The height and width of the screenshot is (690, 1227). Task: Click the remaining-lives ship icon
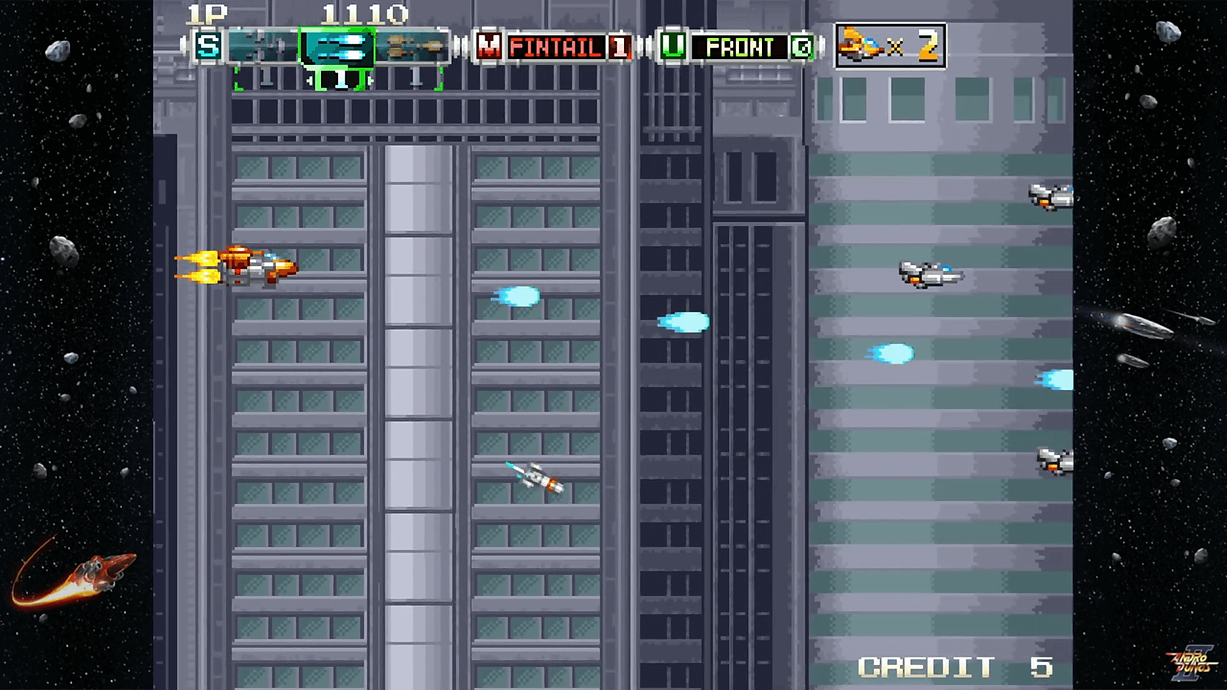[x=860, y=46]
